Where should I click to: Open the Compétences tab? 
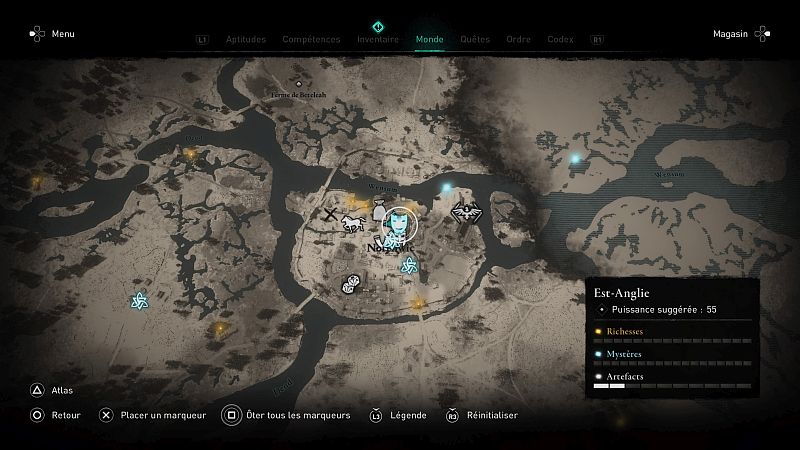point(311,40)
